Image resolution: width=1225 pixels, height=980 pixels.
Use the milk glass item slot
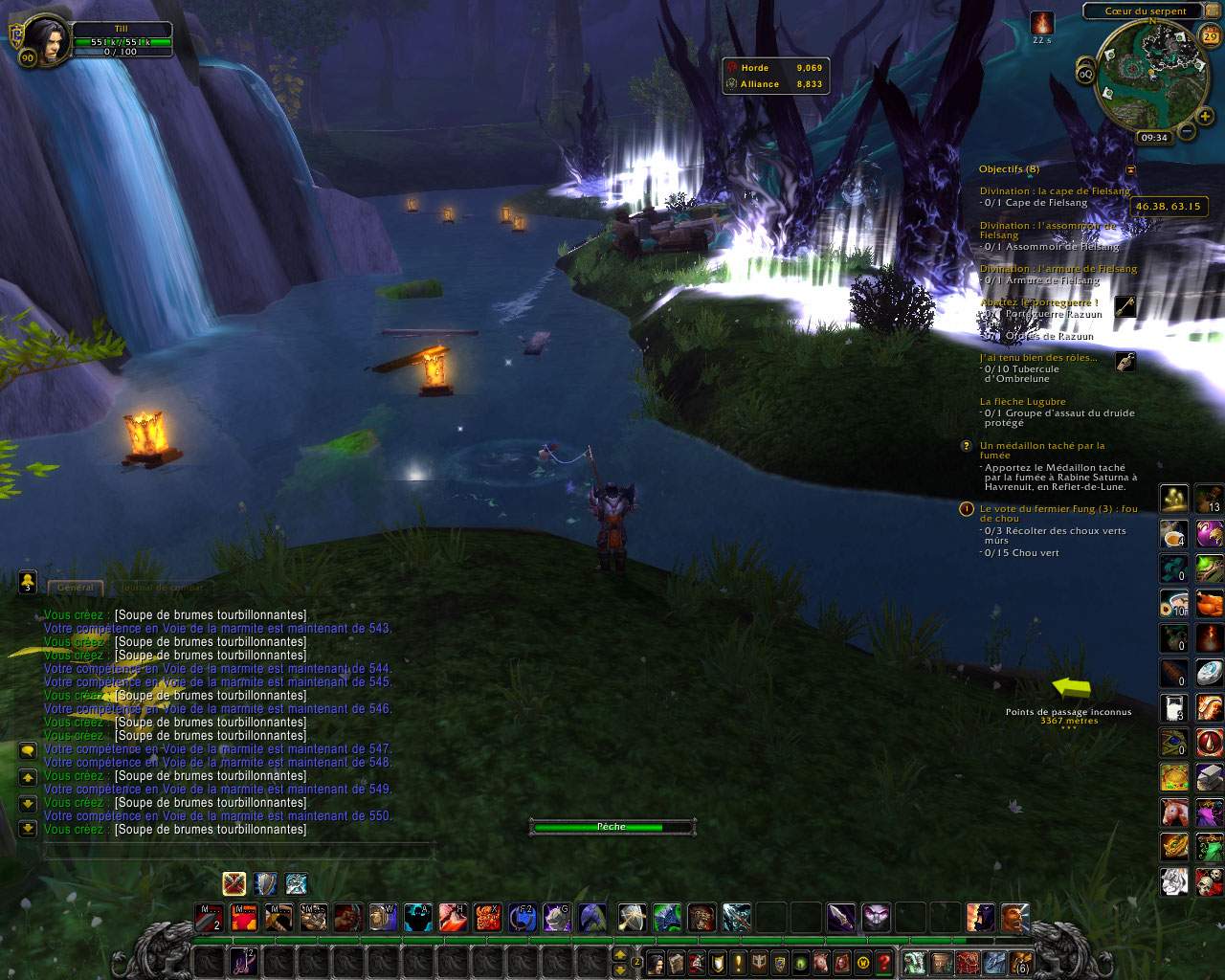pos(1174,708)
